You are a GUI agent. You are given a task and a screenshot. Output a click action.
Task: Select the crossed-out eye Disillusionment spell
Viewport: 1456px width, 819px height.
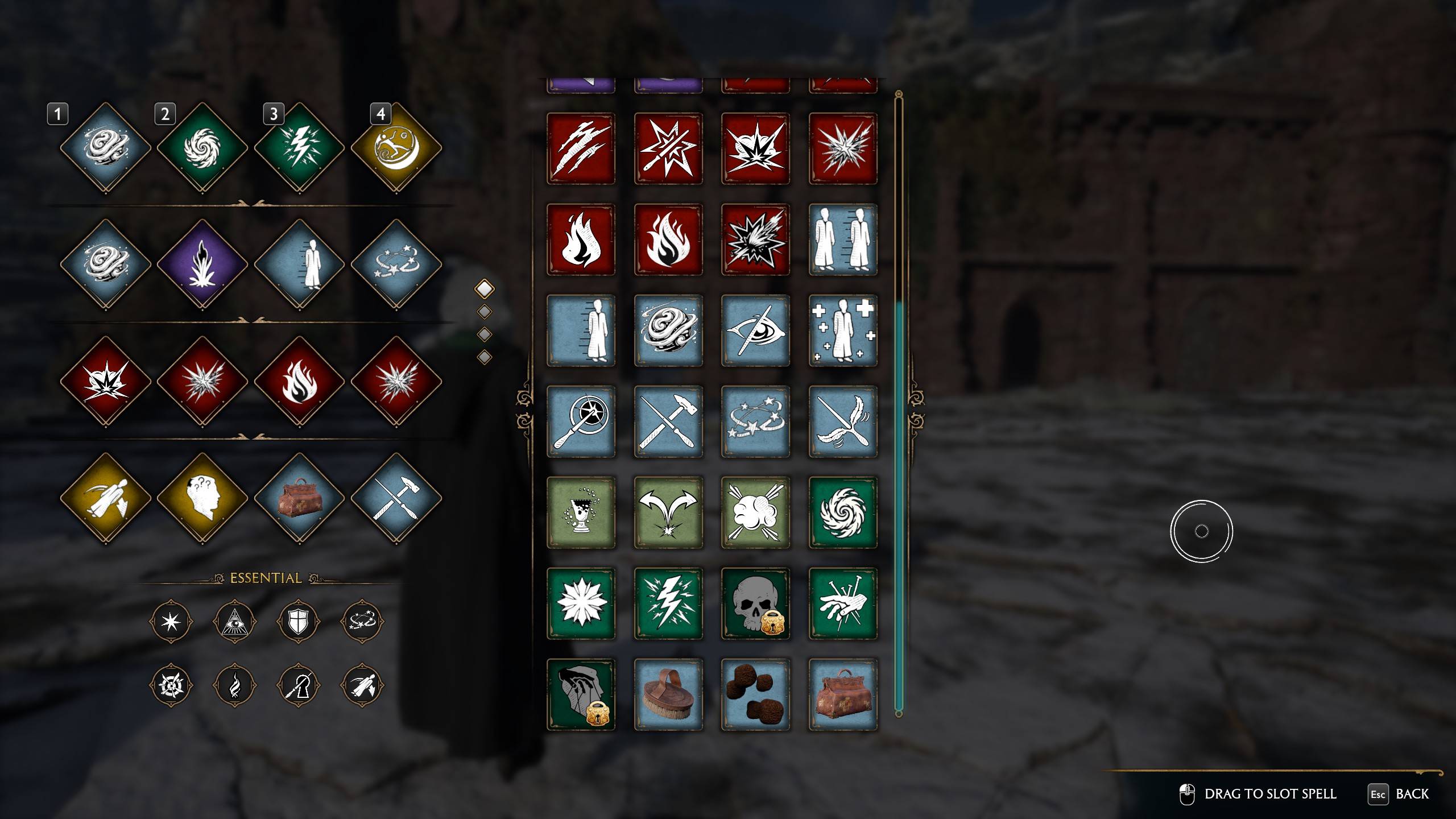(x=755, y=330)
